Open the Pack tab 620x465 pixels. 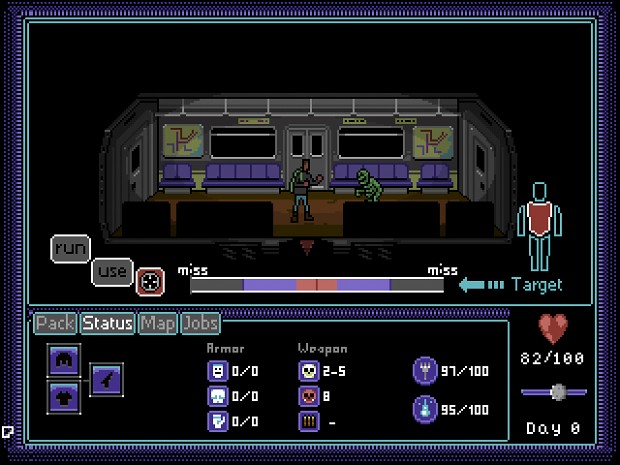[56, 323]
